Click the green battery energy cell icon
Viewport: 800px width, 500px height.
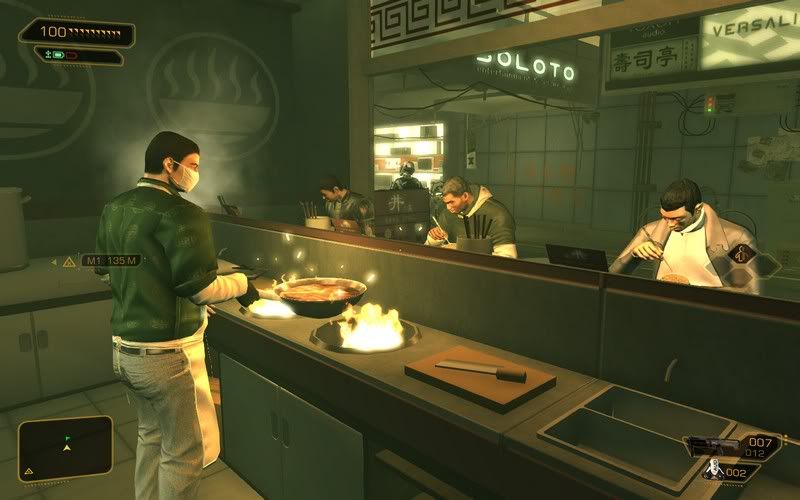pyautogui.click(x=60, y=55)
